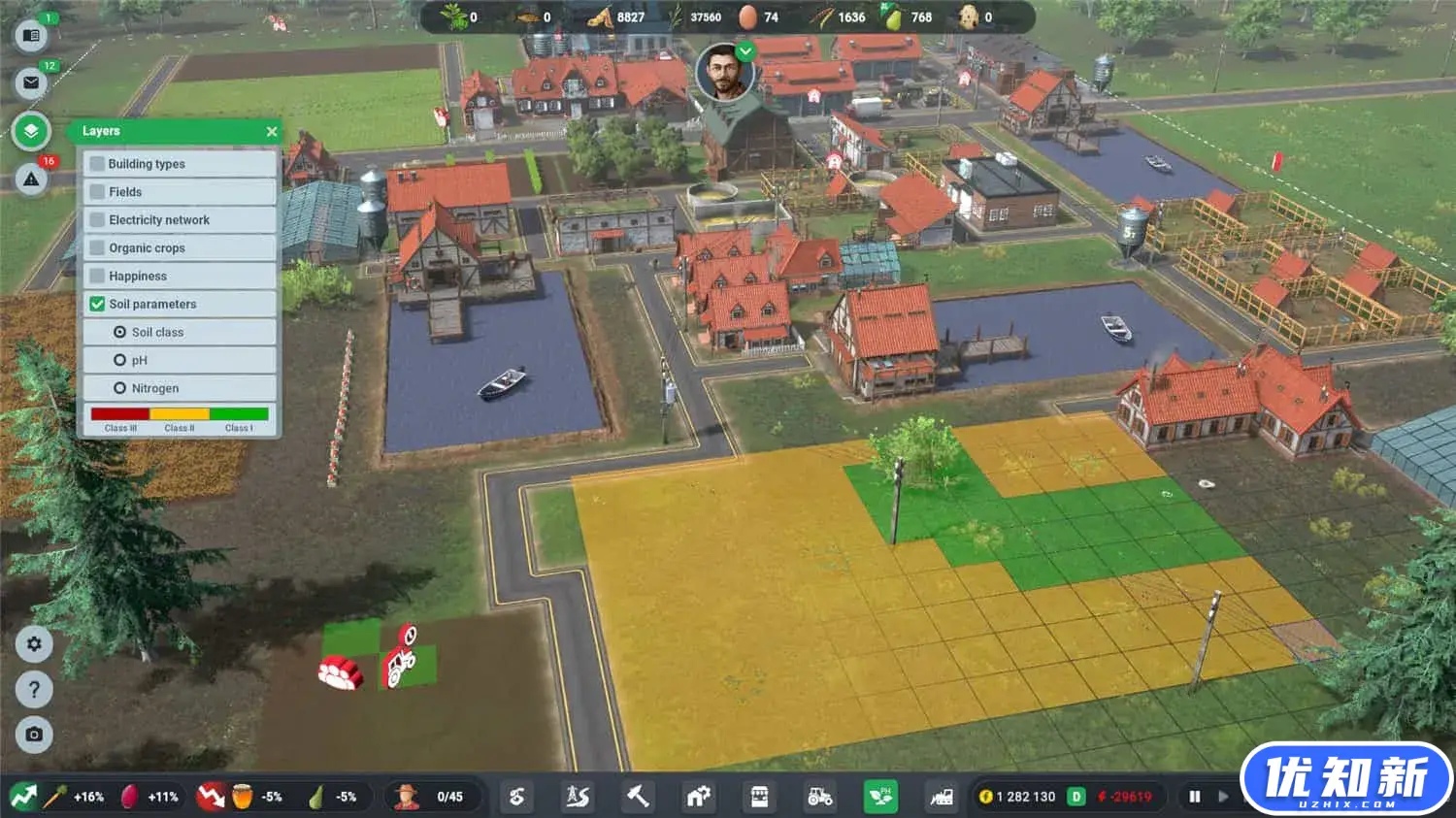Select the pH radio button
The height and width of the screenshot is (818, 1456).
120,360
